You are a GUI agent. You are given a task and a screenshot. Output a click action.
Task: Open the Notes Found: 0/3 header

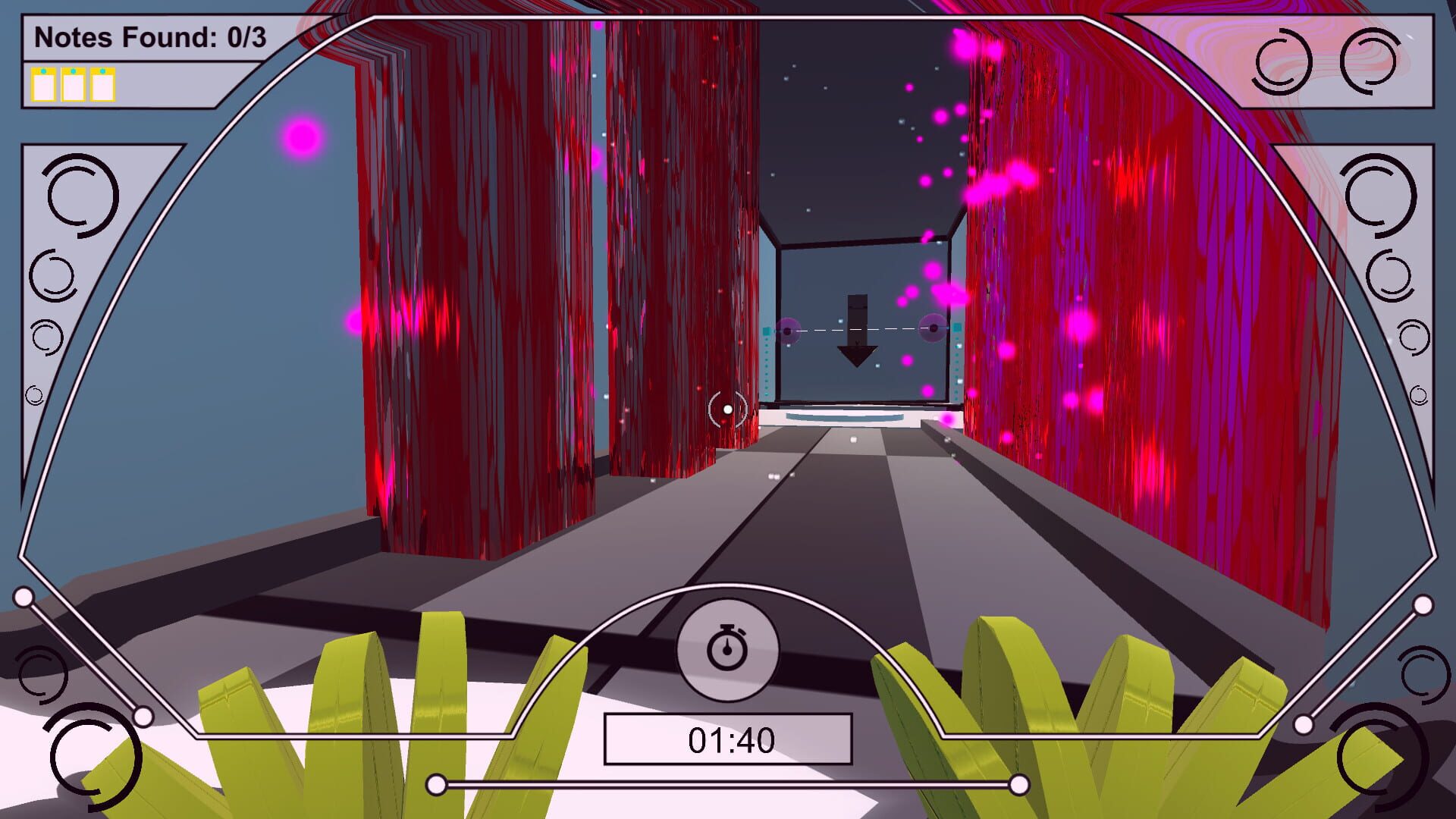[152, 34]
